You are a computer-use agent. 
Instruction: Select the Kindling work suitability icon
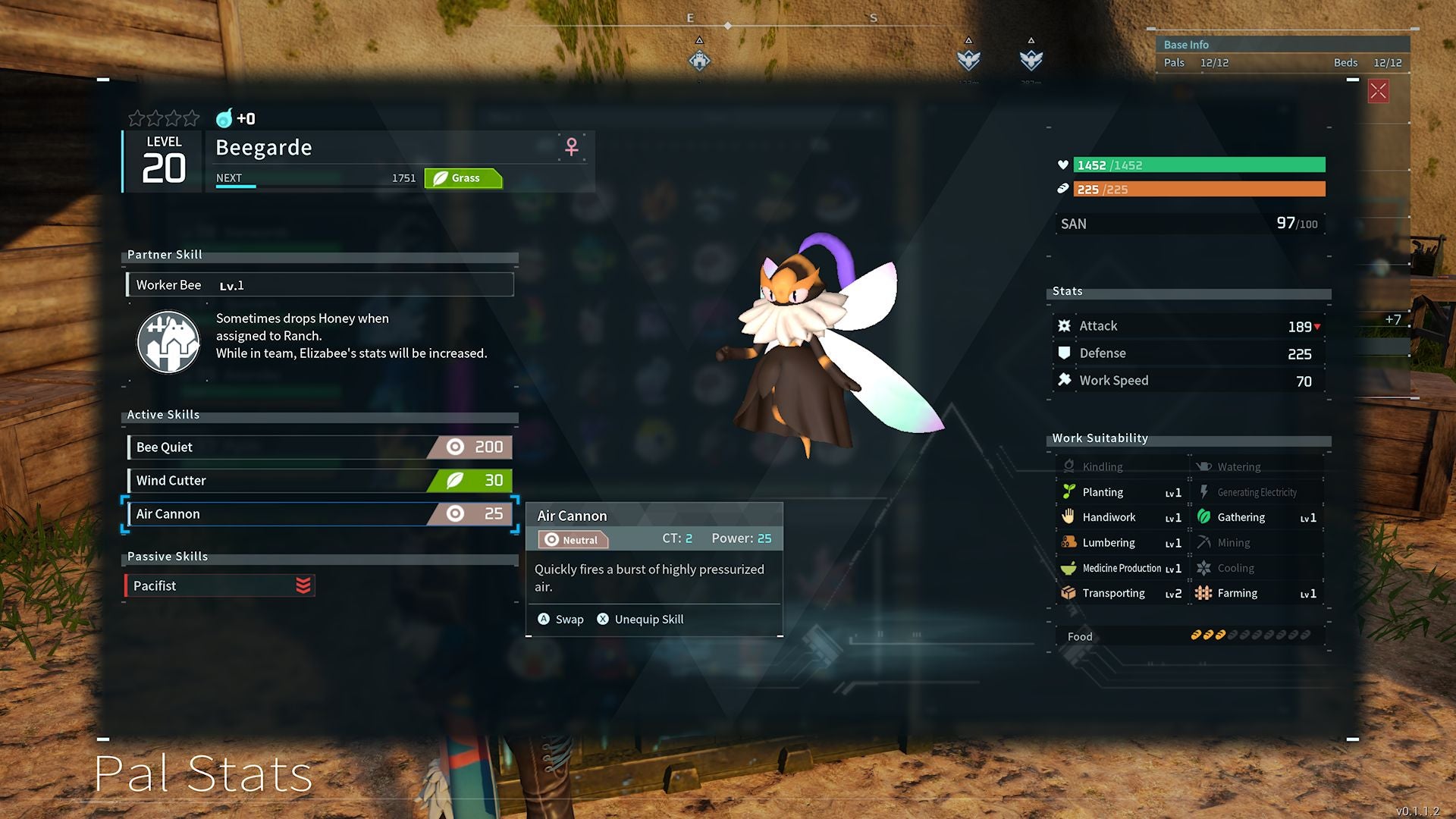tap(1069, 466)
